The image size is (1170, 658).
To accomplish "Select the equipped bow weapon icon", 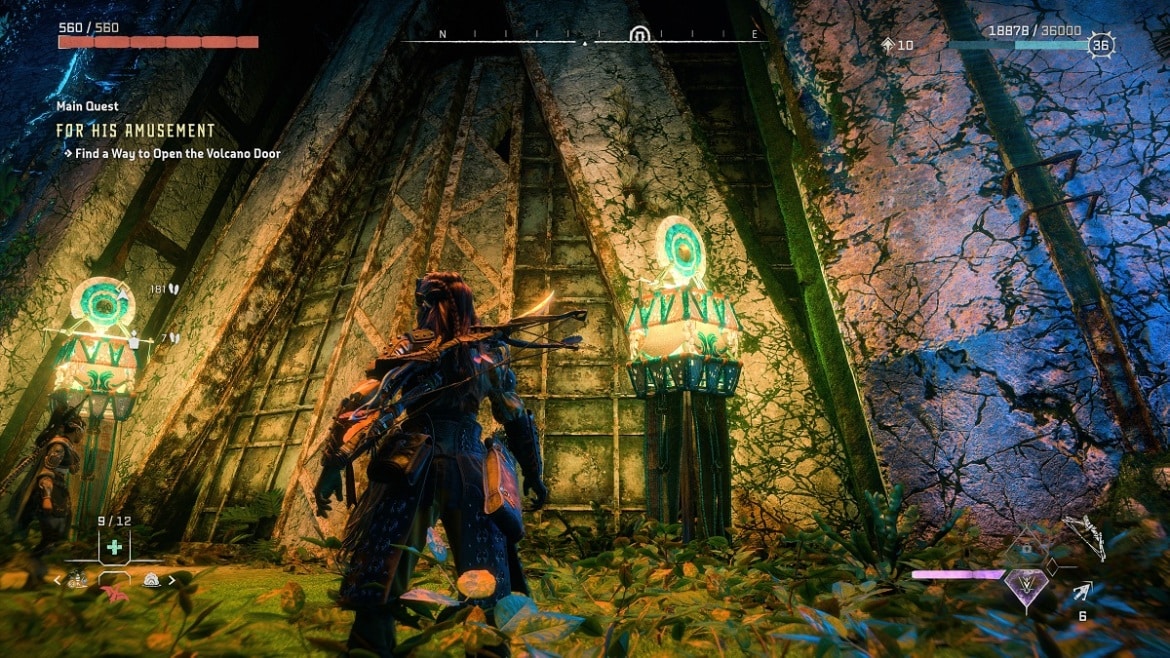I will pyautogui.click(x=1085, y=536).
